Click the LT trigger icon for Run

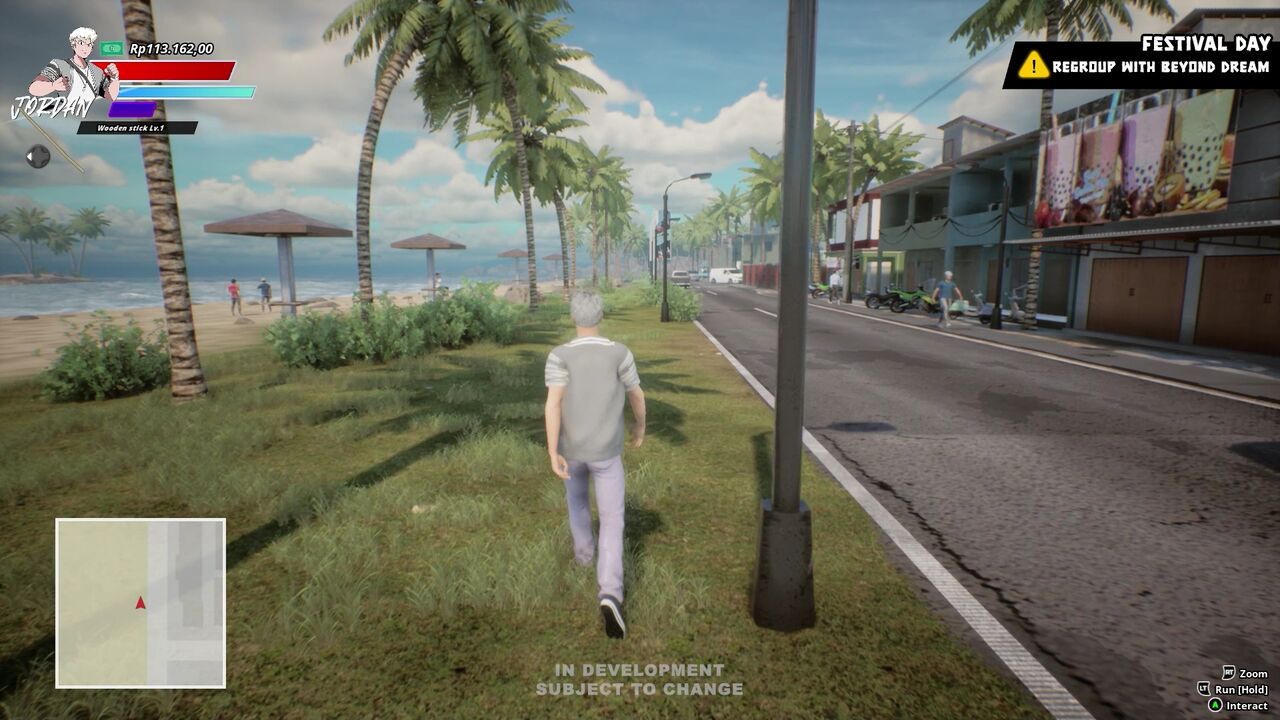click(x=1202, y=689)
